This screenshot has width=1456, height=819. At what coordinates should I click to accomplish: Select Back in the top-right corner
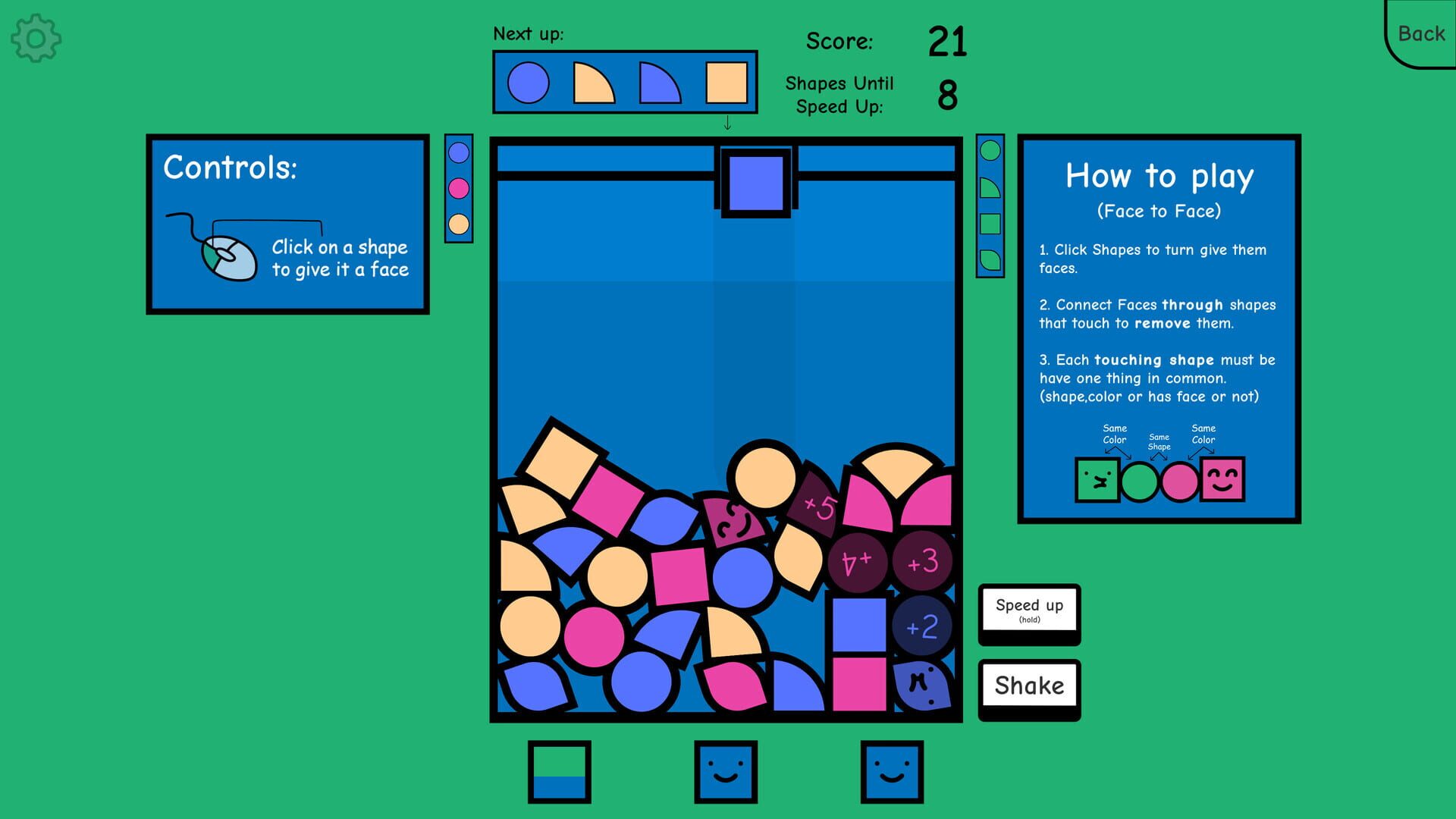[x=1420, y=33]
